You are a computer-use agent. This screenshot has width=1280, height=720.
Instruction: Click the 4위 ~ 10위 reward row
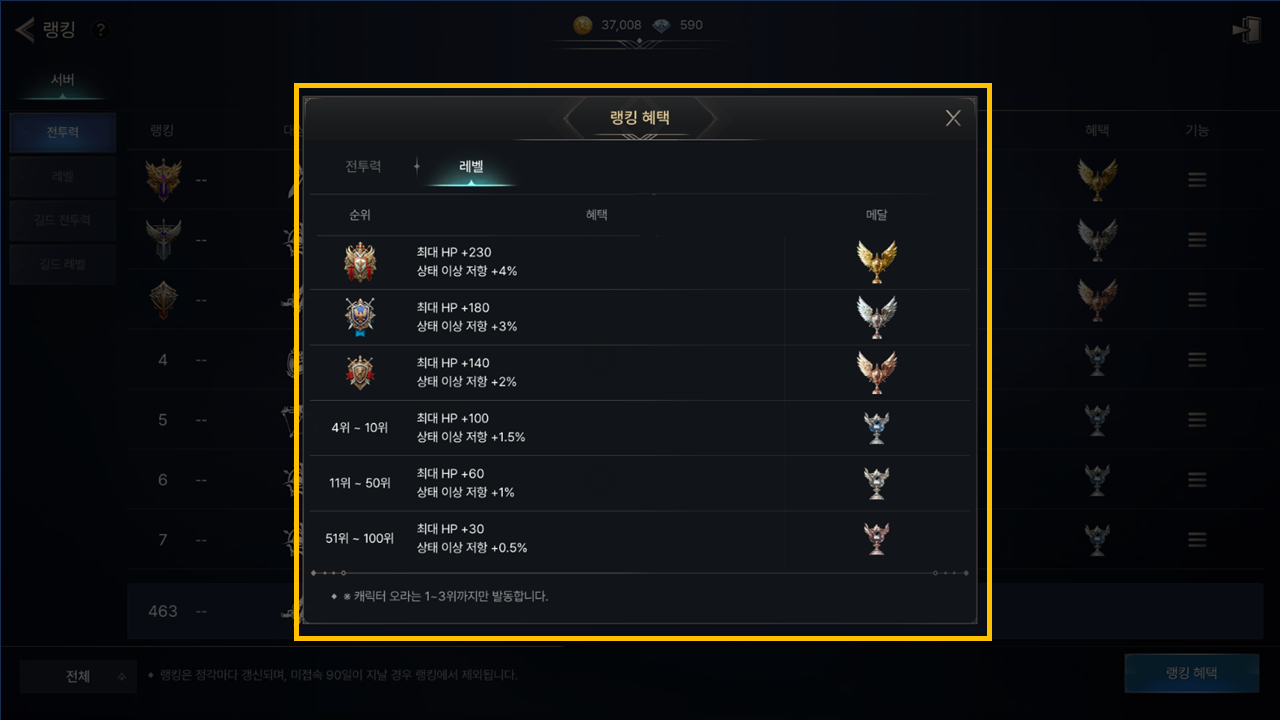click(x=640, y=428)
